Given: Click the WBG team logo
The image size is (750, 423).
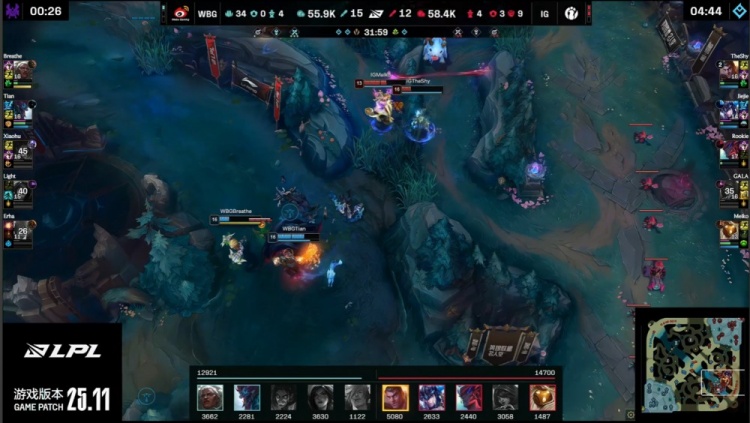Looking at the screenshot, I should [x=180, y=13].
